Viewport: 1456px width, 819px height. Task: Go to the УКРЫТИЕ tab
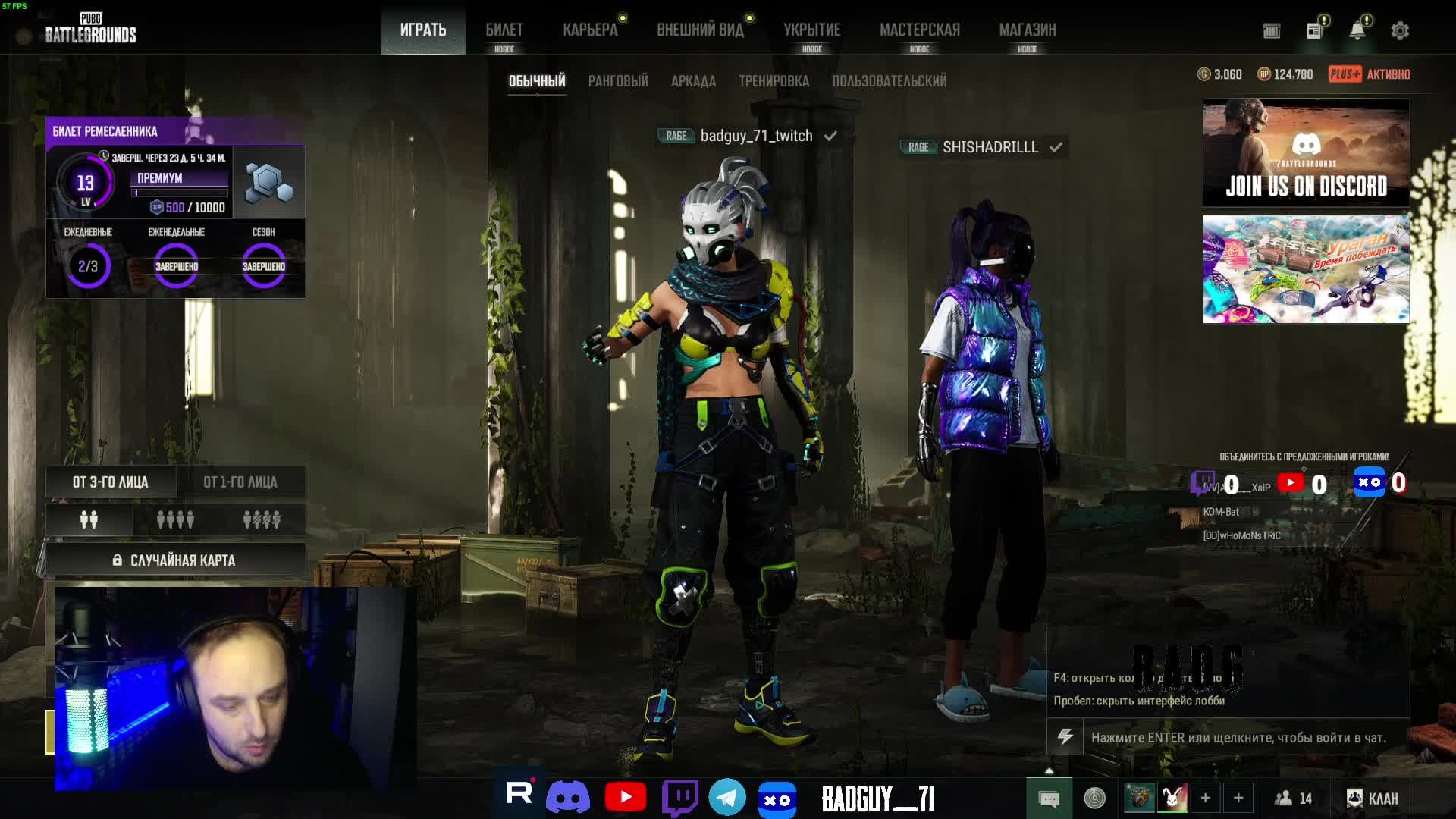(x=811, y=30)
